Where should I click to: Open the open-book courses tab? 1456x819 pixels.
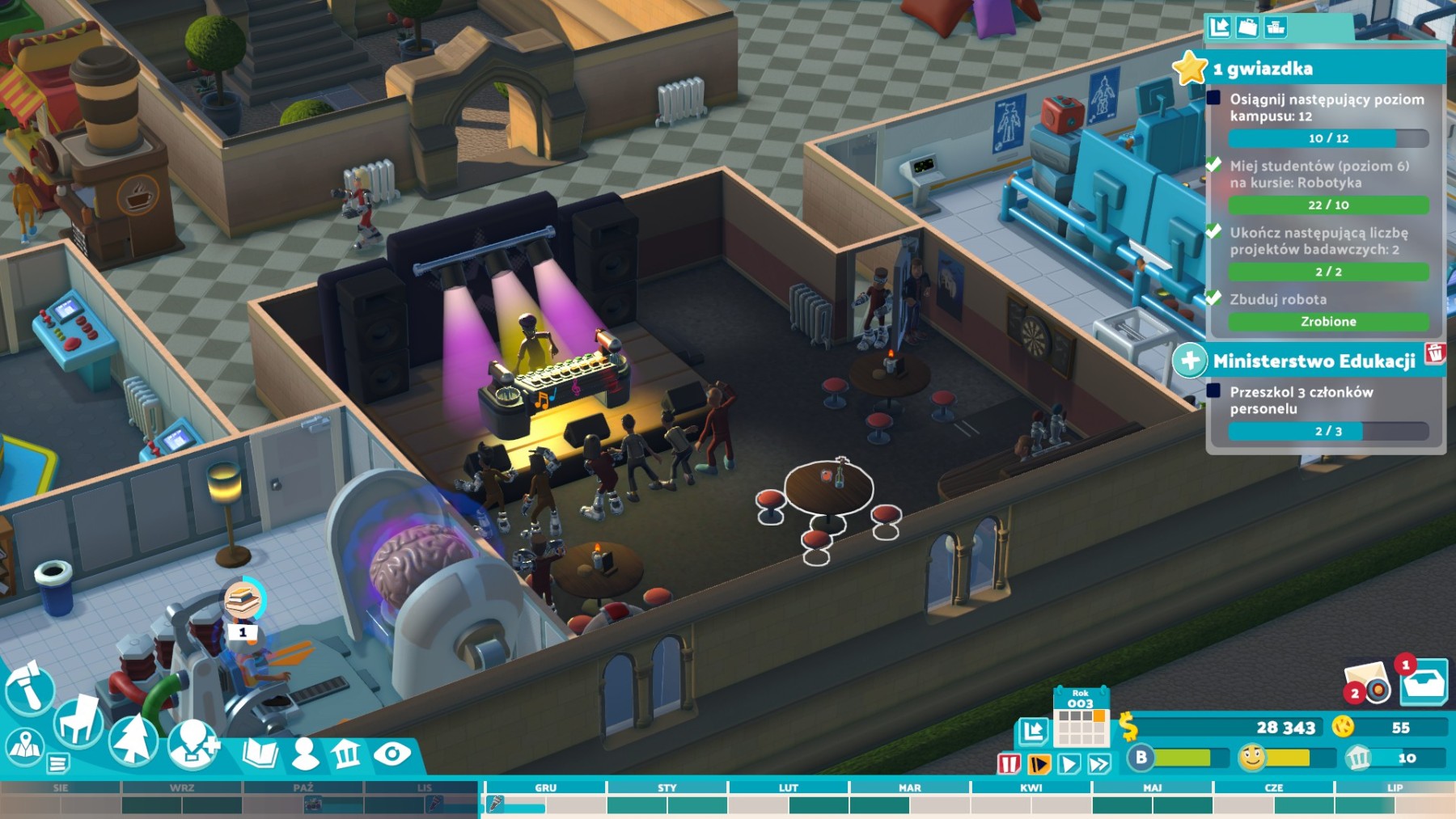point(260,754)
